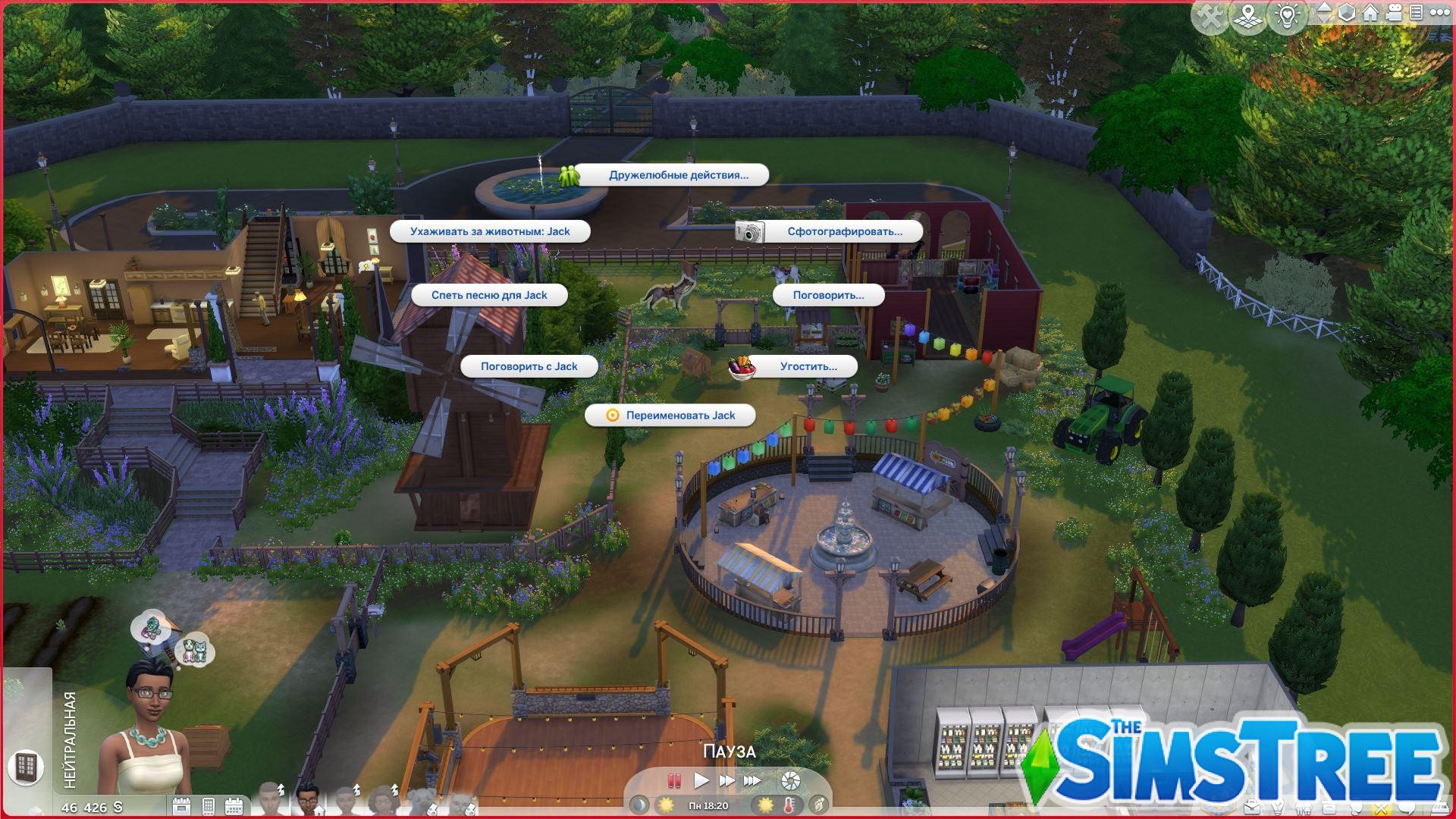Click the sun on the day progress bar
The width and height of the screenshot is (1456, 819).
[x=666, y=806]
